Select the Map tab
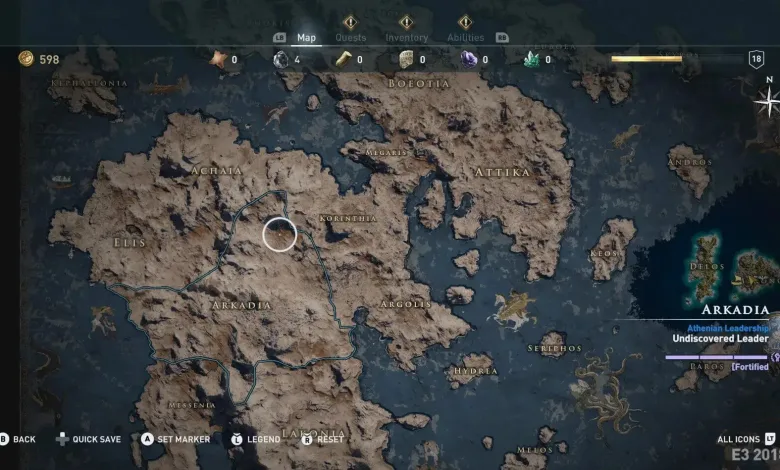Viewport: 780px width, 470px height. [x=307, y=38]
